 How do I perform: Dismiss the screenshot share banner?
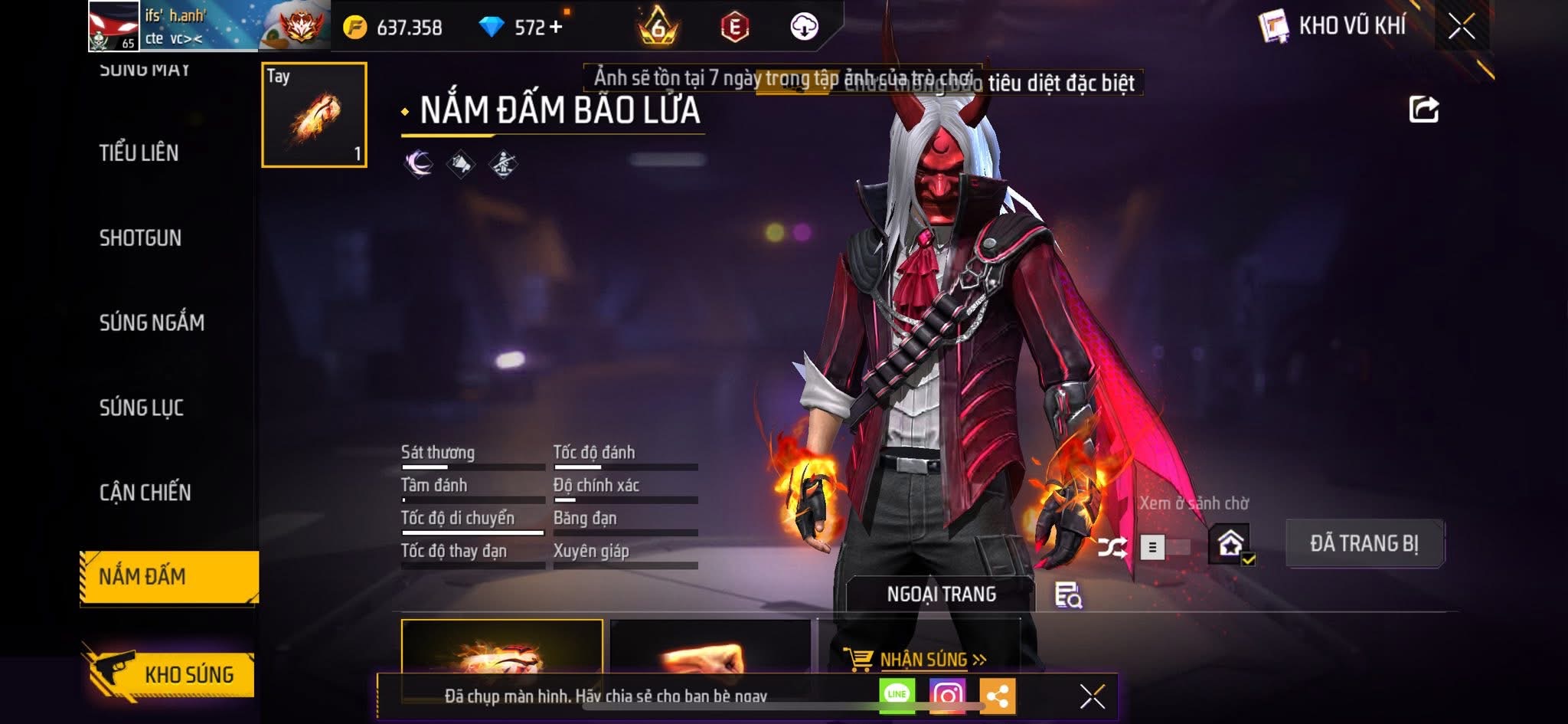[x=1092, y=696]
